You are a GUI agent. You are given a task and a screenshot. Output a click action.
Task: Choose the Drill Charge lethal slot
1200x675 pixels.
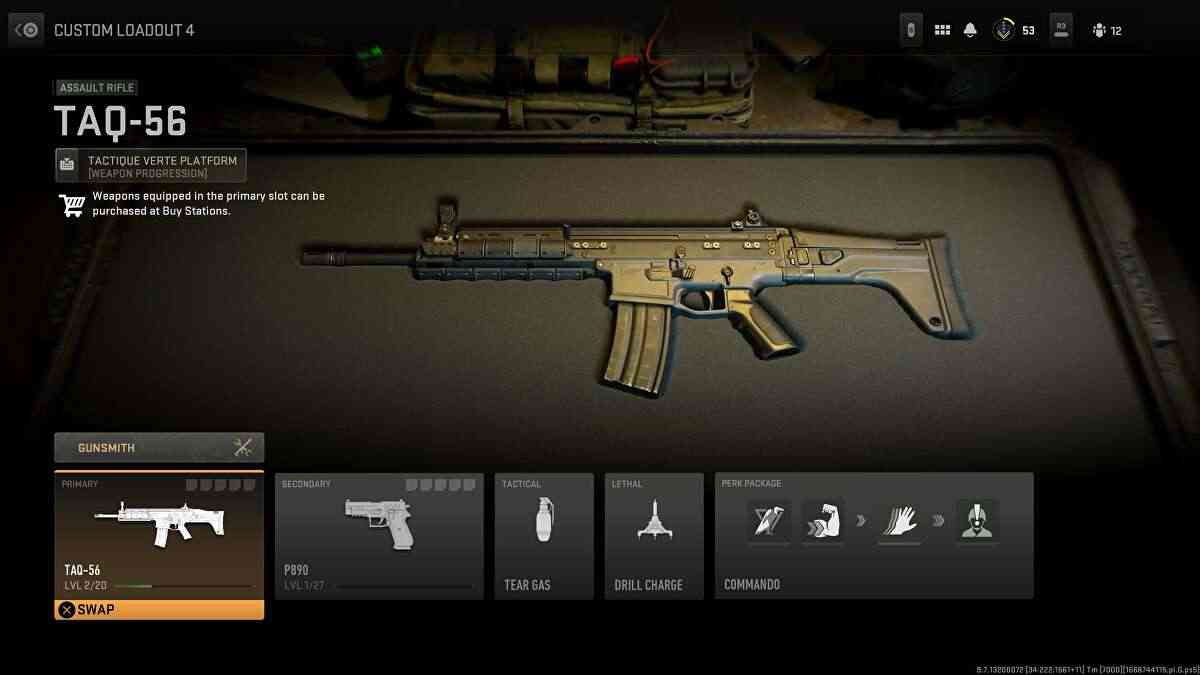[x=654, y=536]
